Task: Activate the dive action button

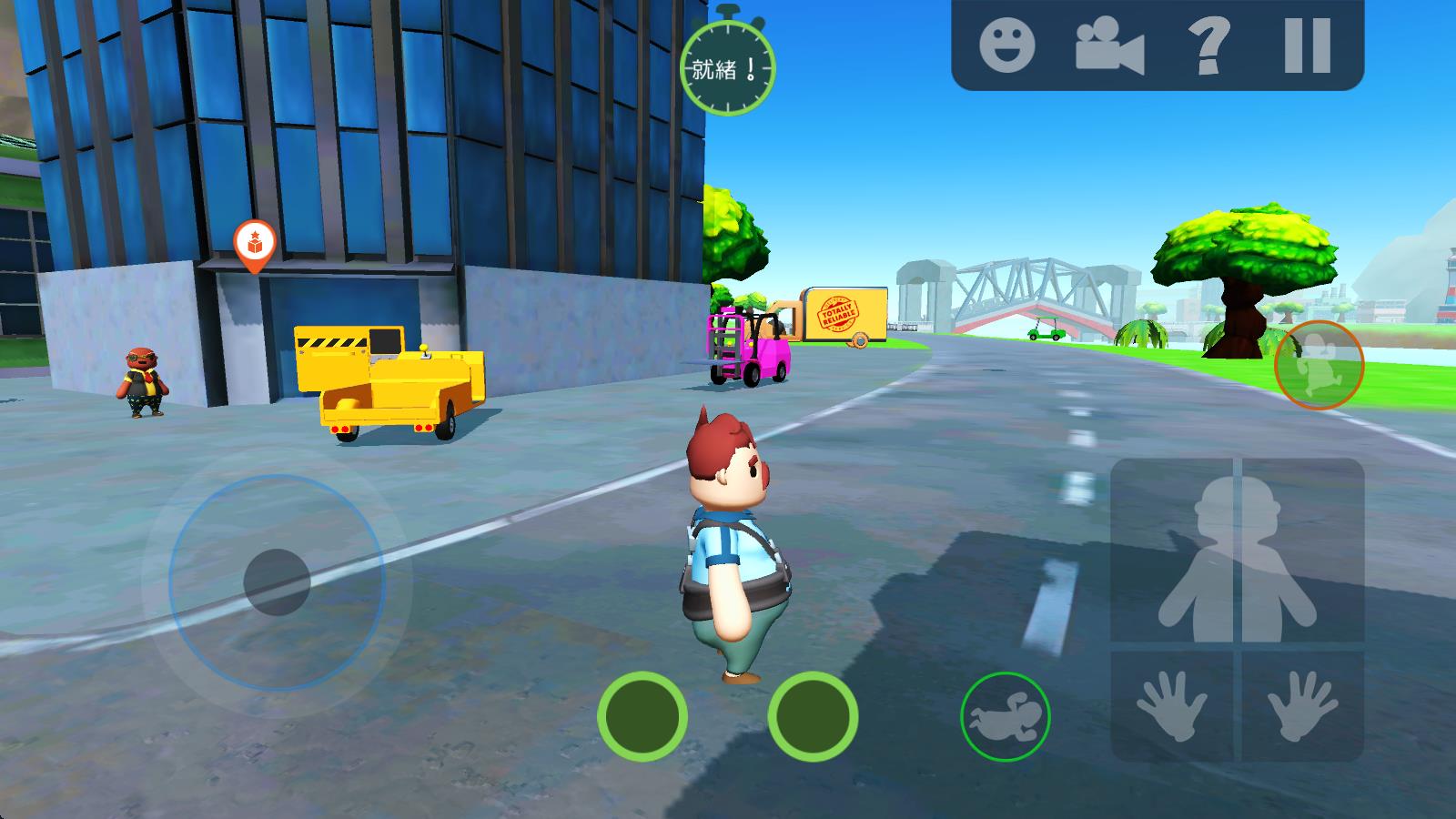Action: point(1005,717)
